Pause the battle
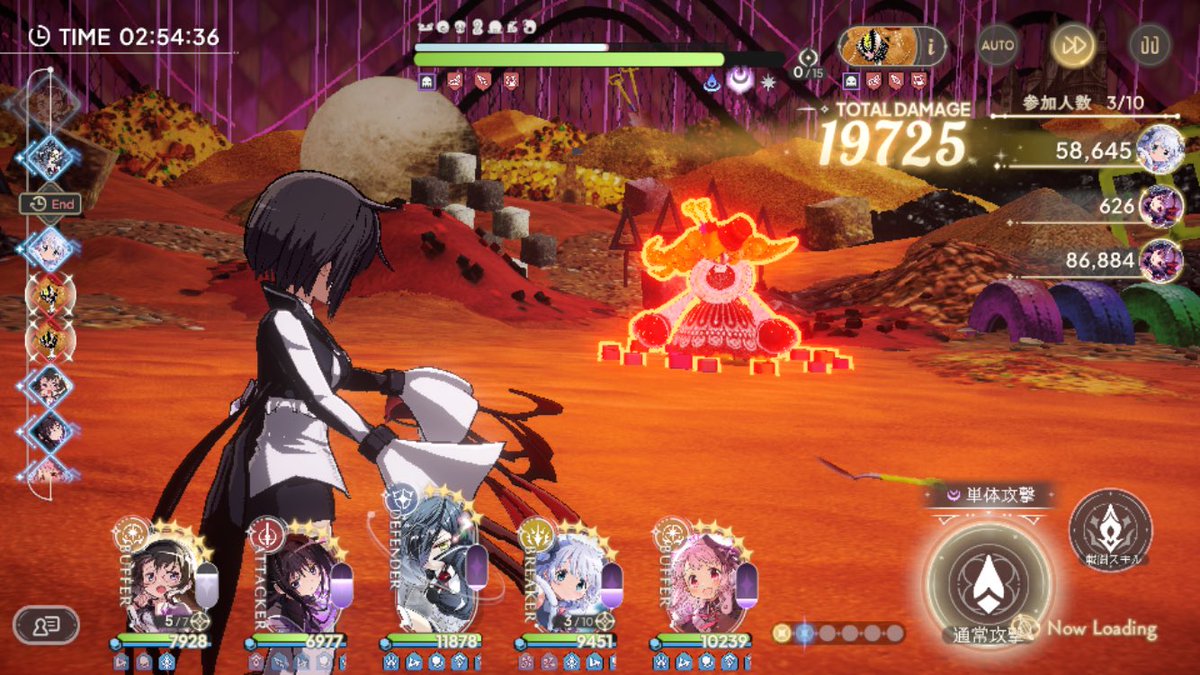Image resolution: width=1200 pixels, height=675 pixels. click(x=1150, y=45)
